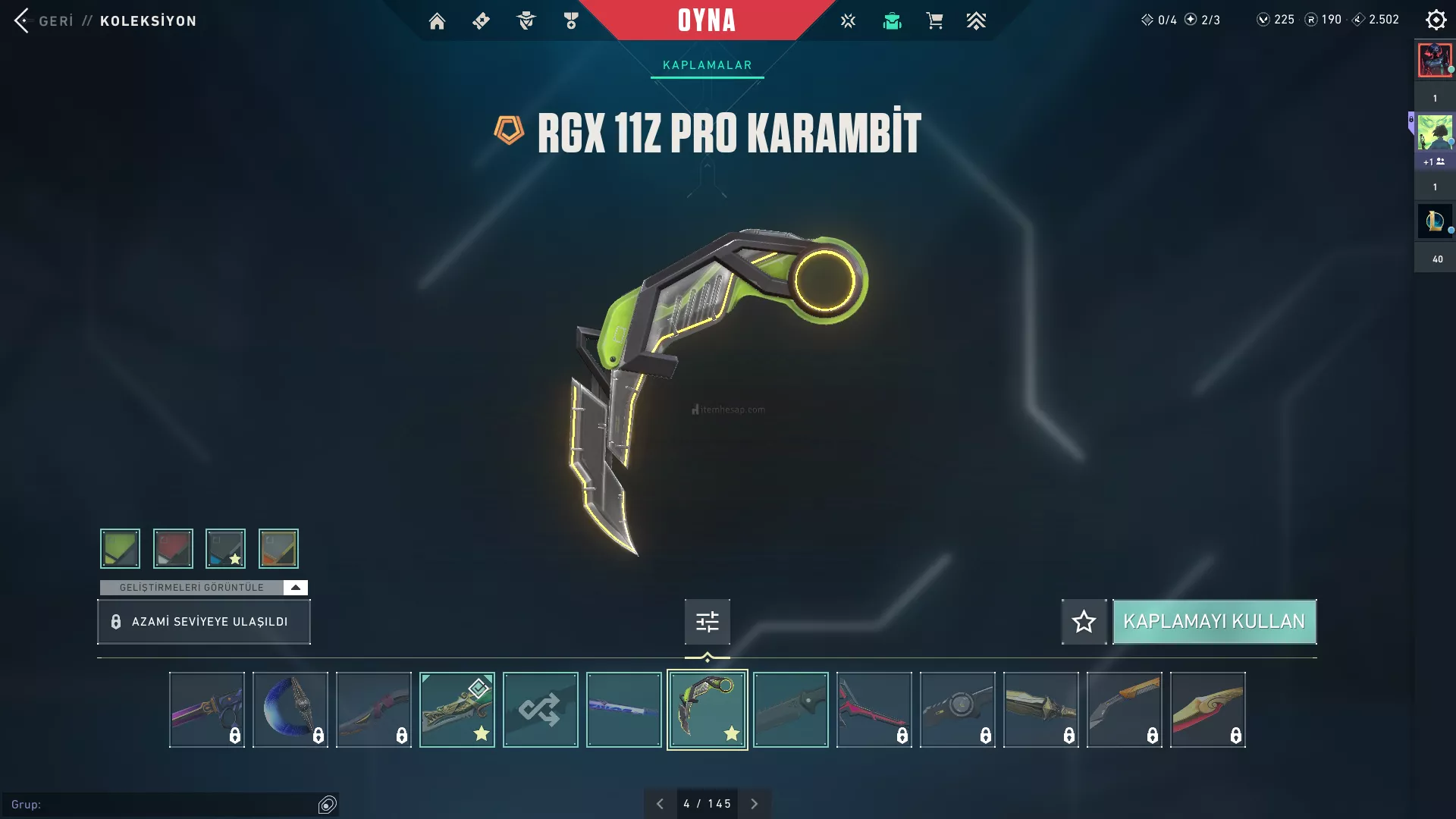The height and width of the screenshot is (819, 1456).
Task: Select the random shuffle skin tile
Action: pyautogui.click(x=540, y=710)
